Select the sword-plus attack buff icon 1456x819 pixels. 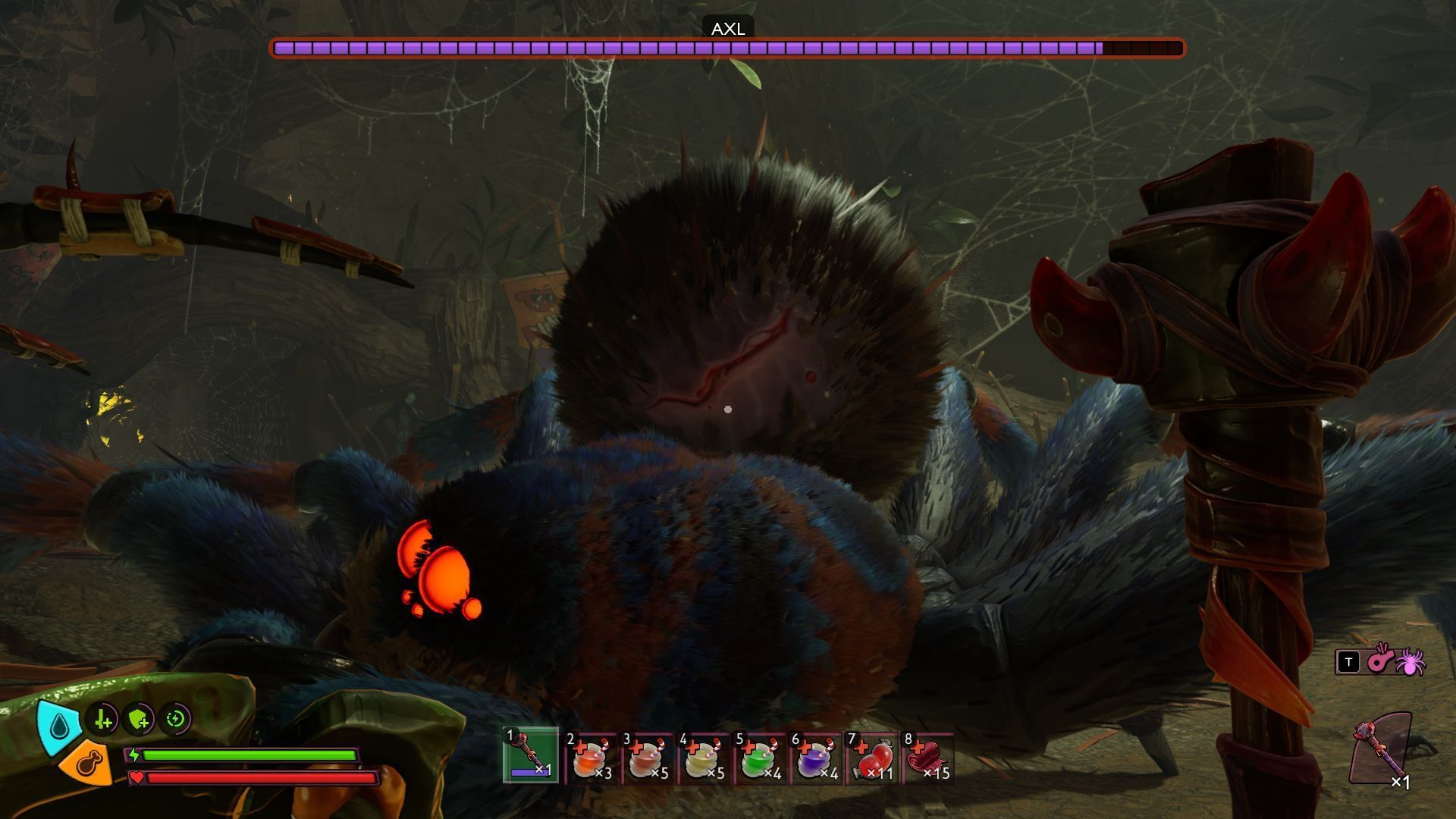point(102,719)
